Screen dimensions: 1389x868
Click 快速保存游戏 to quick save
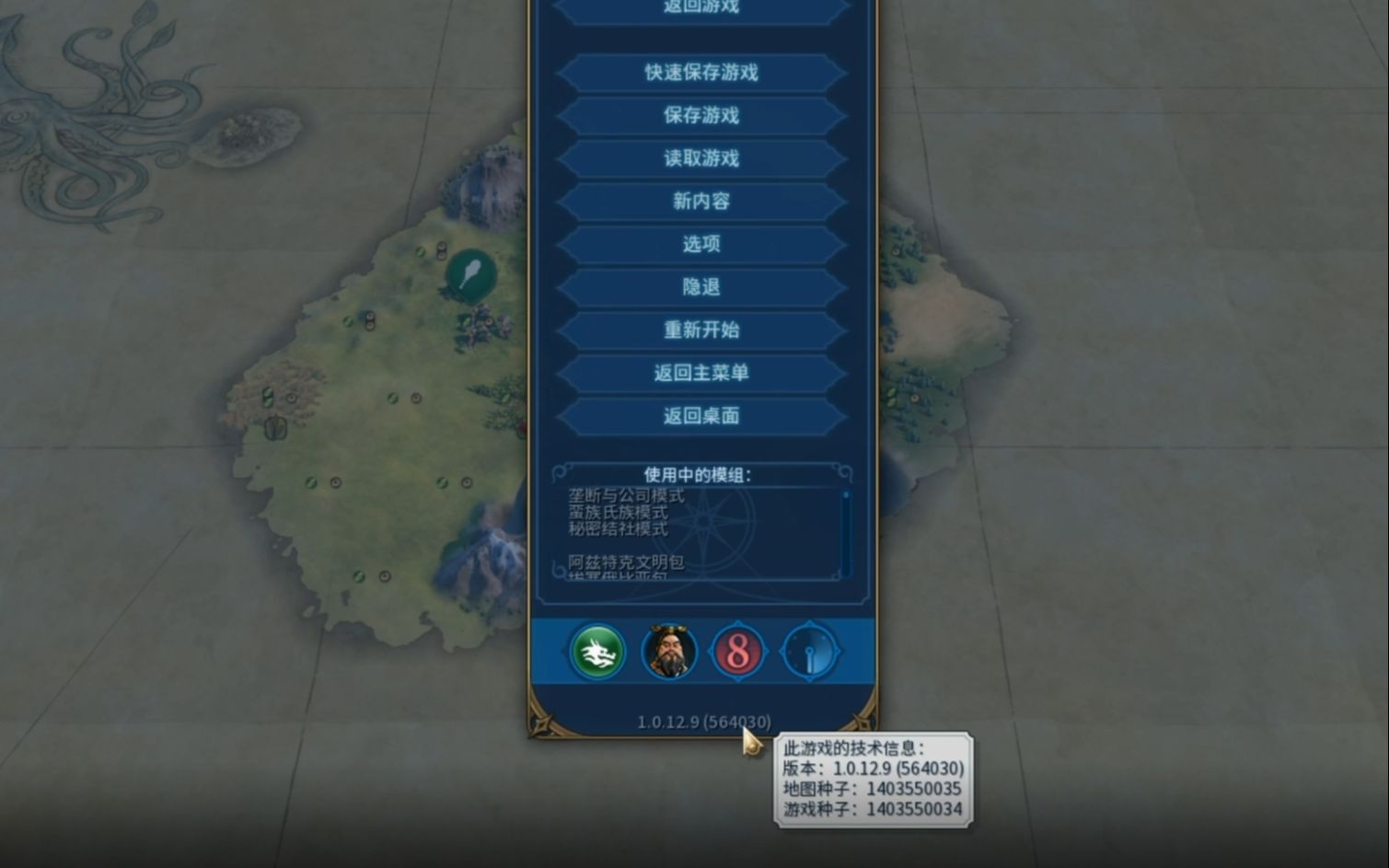703,74
